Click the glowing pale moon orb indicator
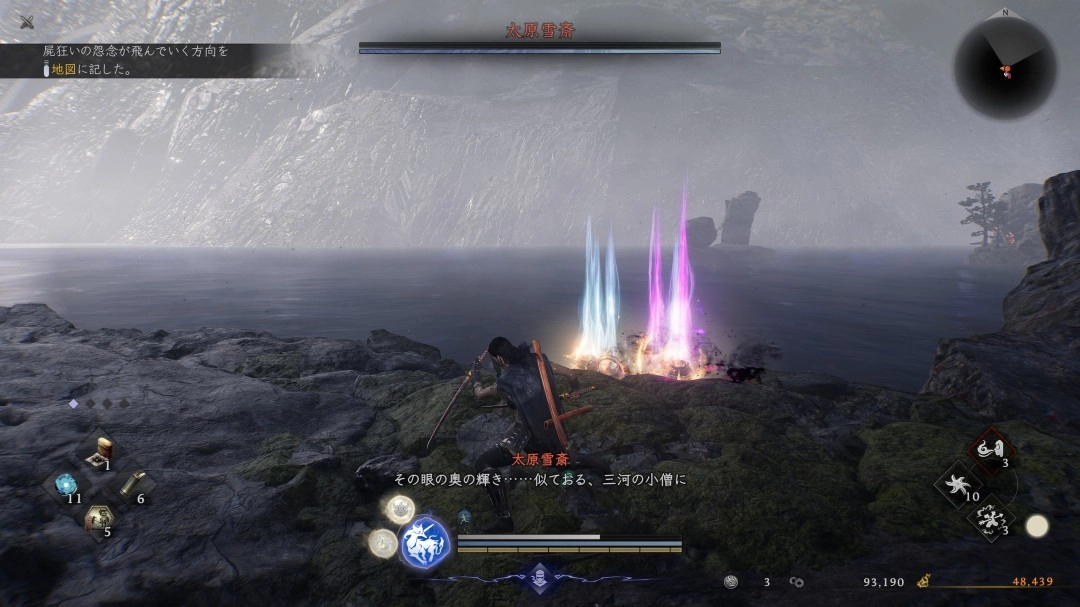This screenshot has height=607, width=1080. 1037,526
